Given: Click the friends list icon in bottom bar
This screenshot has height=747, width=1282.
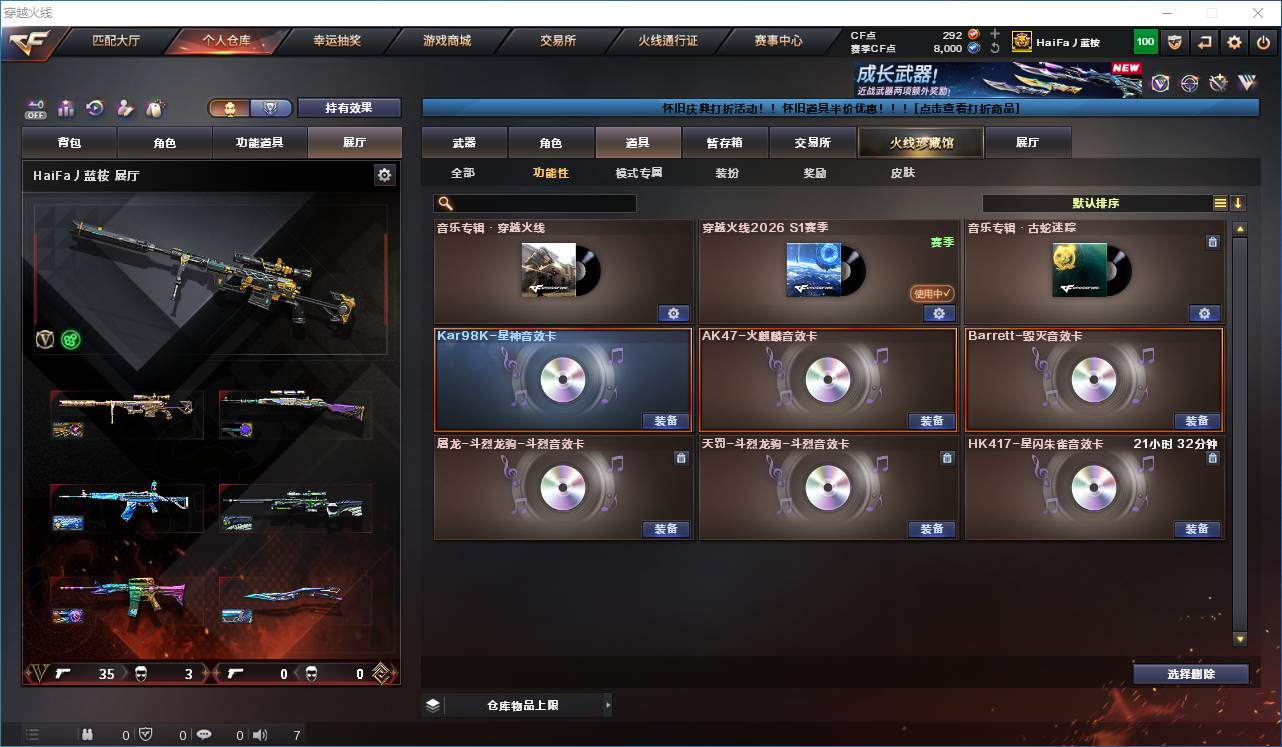Looking at the screenshot, I should tap(88, 733).
